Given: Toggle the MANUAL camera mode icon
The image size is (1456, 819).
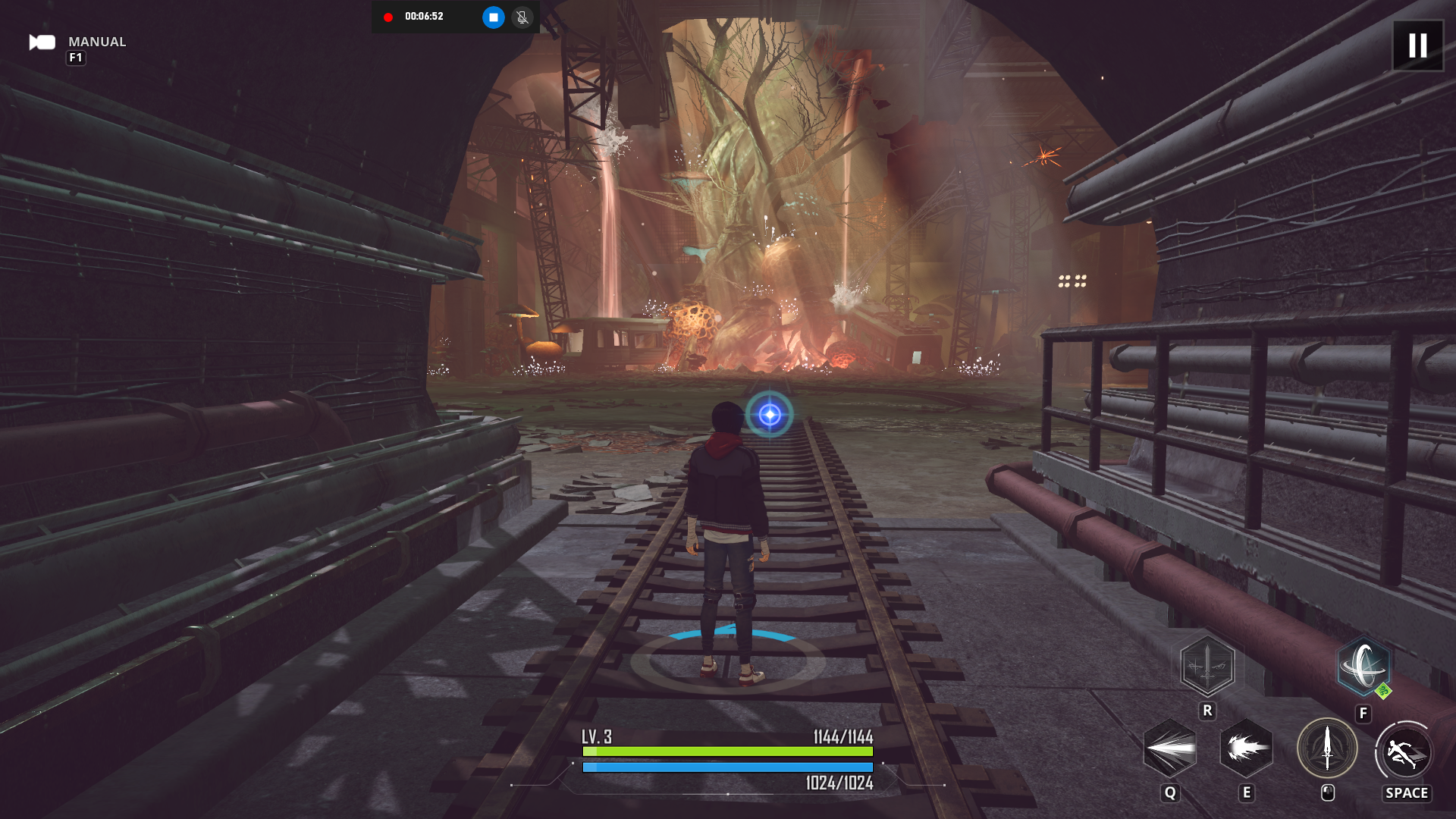Looking at the screenshot, I should point(42,42).
